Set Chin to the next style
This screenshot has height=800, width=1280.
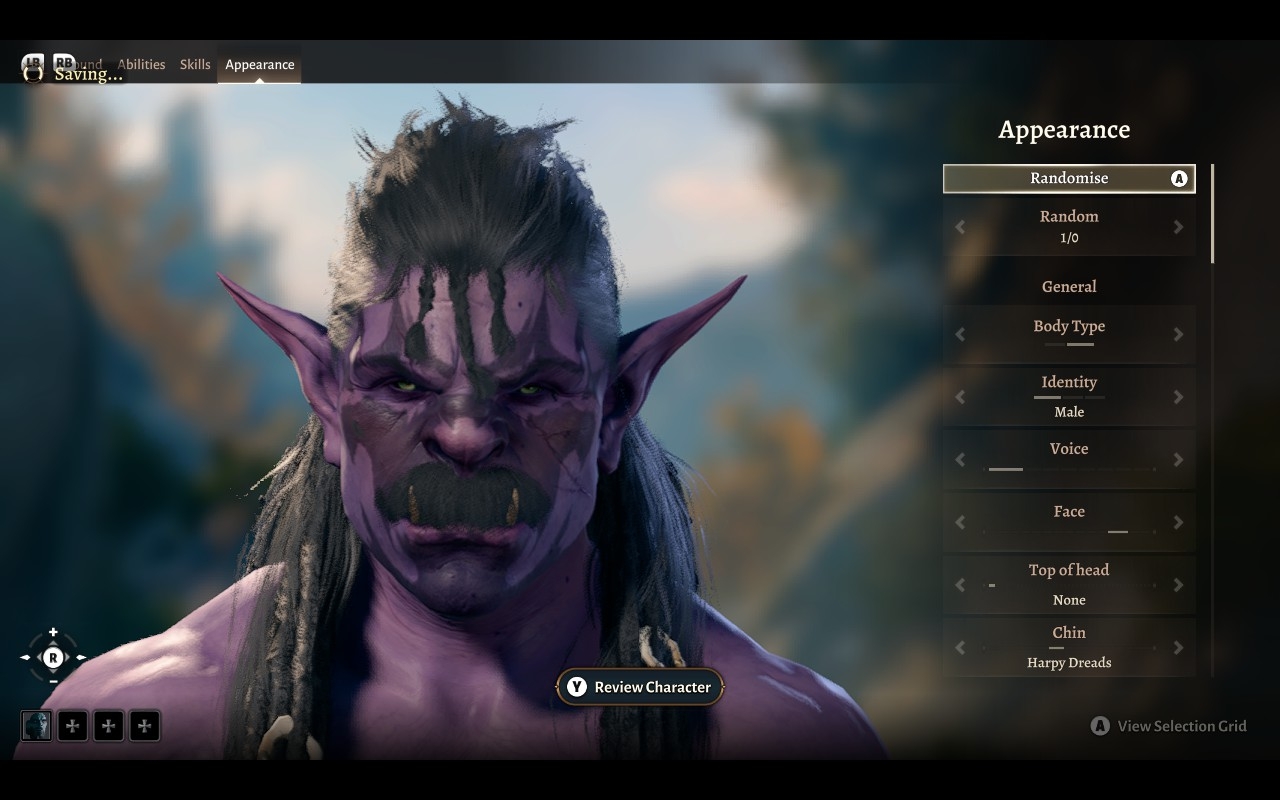click(1178, 647)
